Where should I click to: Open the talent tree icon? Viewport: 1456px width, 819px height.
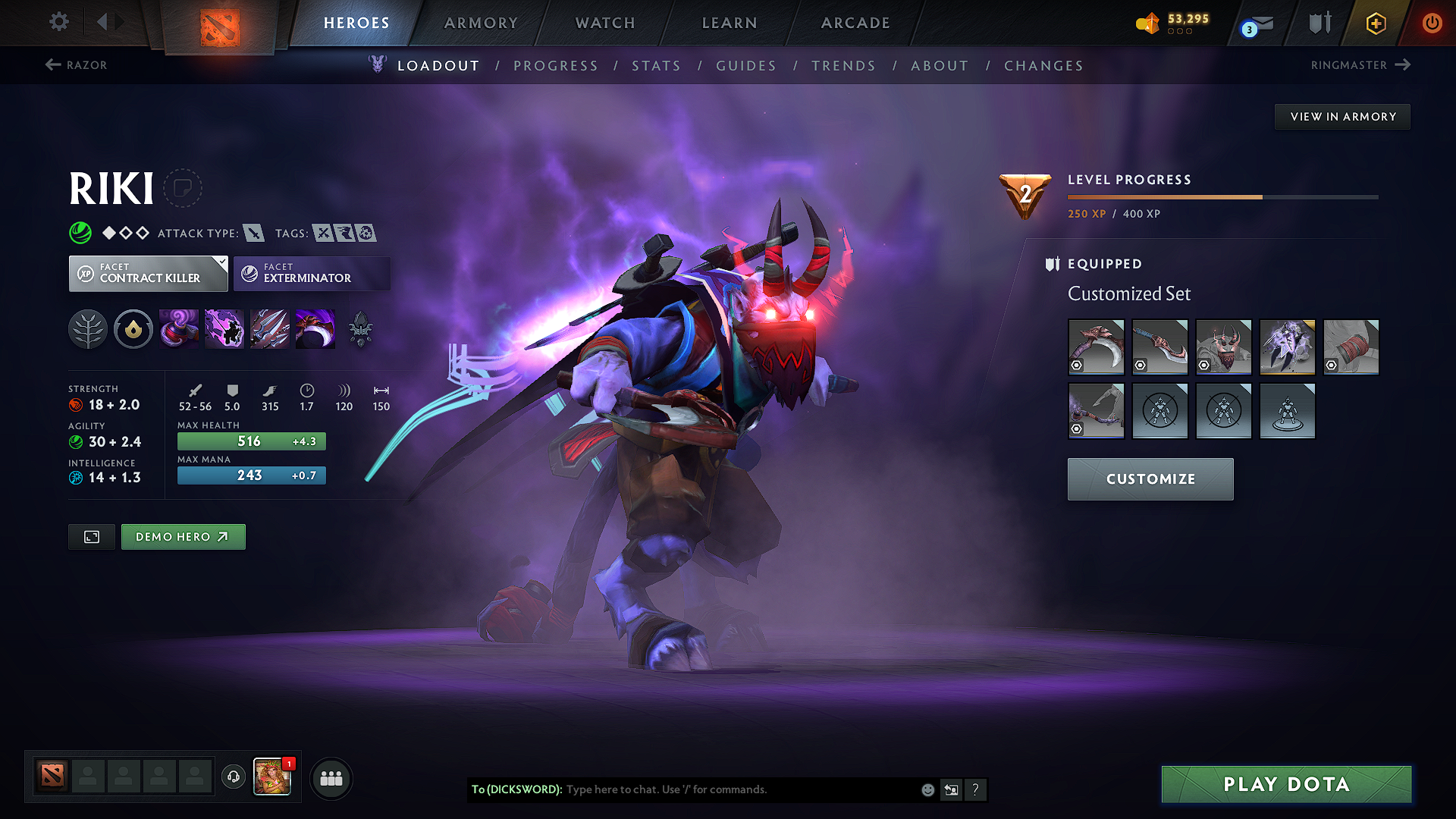(88, 328)
